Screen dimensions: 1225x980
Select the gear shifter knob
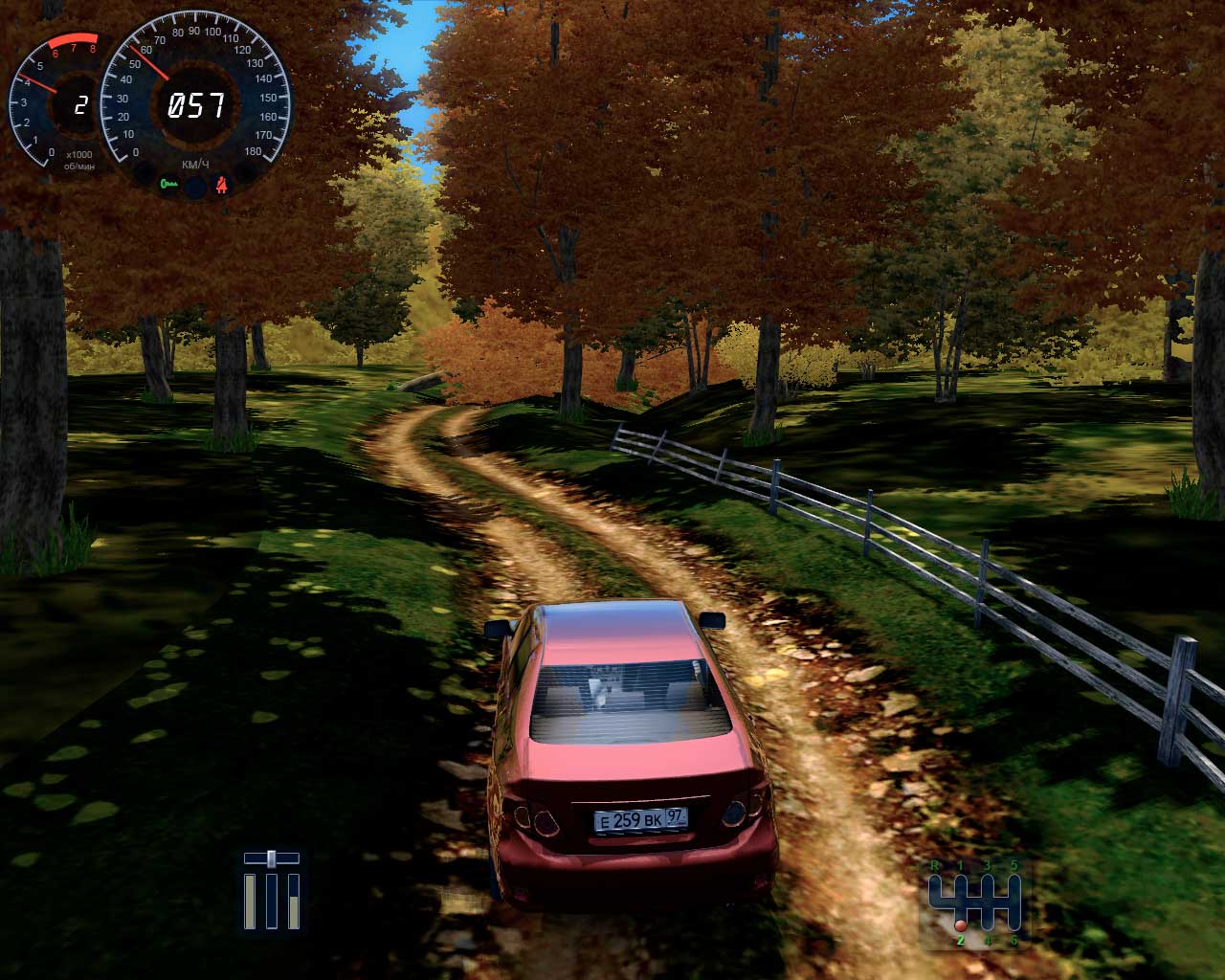point(959,925)
